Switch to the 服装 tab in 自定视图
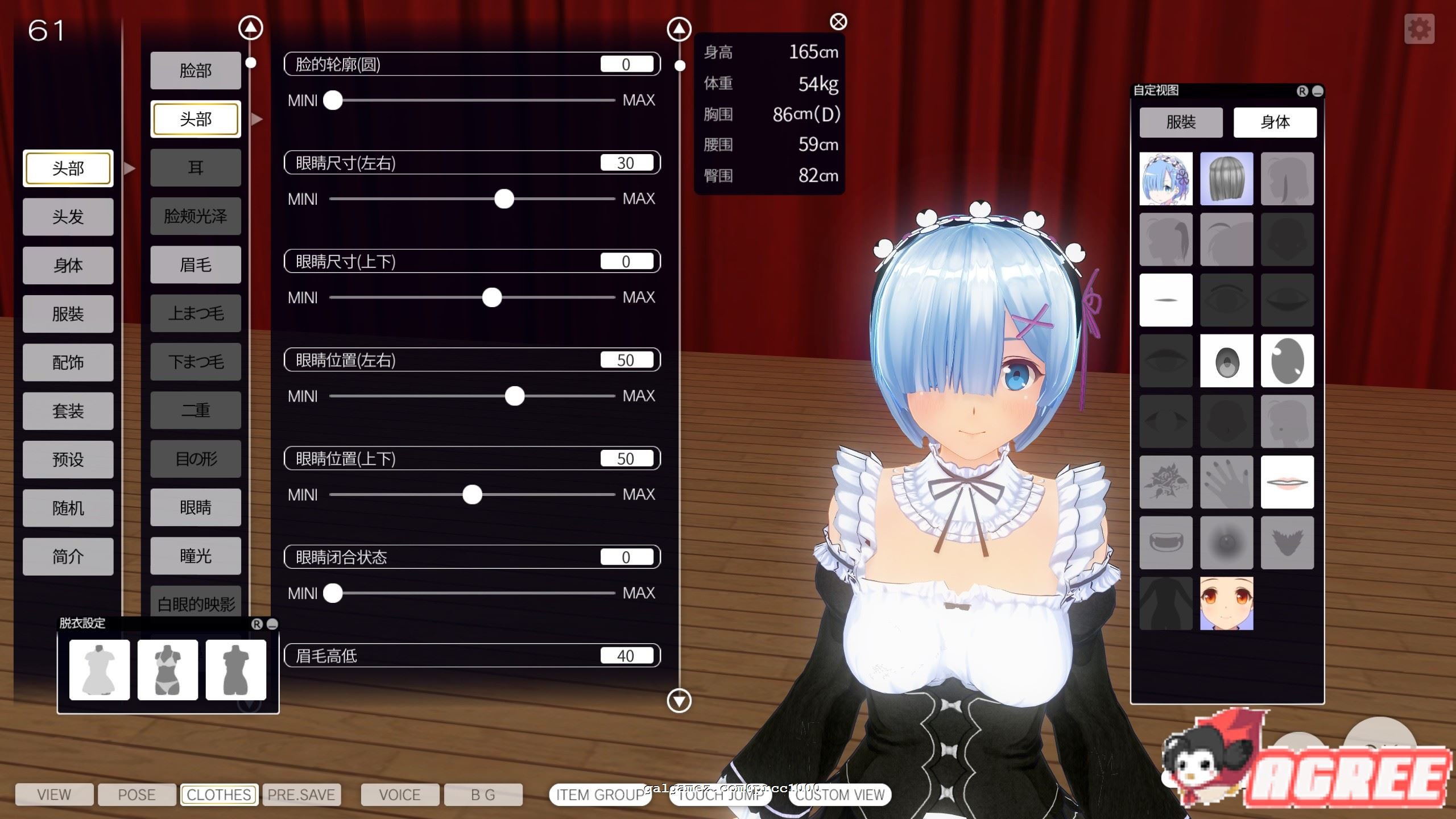 (x=1182, y=122)
